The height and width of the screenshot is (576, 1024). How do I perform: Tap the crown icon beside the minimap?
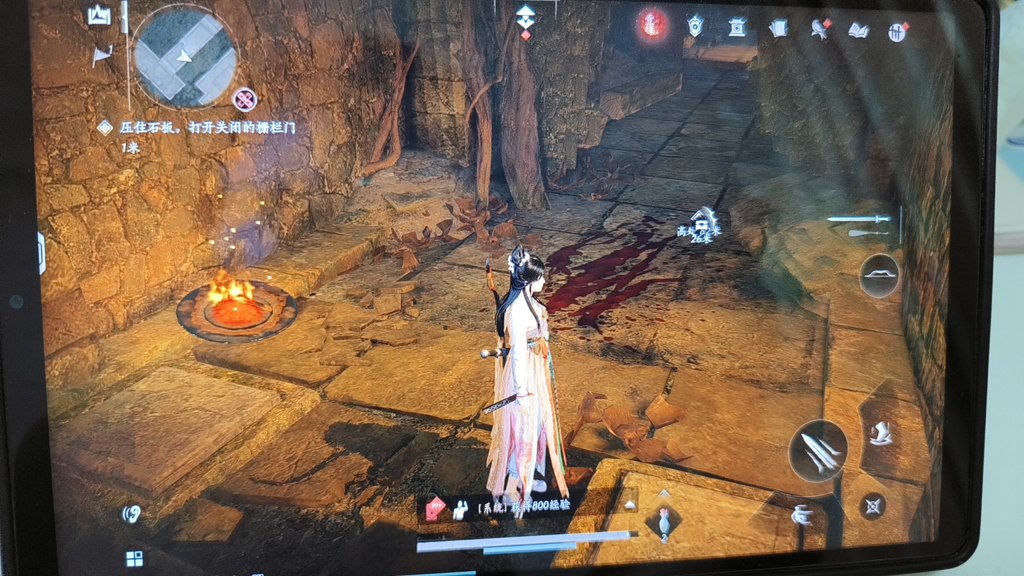click(x=99, y=16)
